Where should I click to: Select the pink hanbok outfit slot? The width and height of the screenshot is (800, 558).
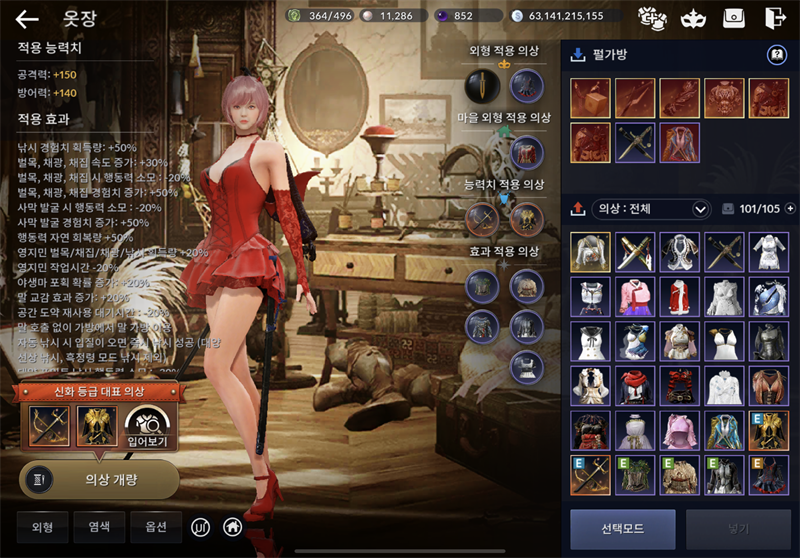[635, 297]
